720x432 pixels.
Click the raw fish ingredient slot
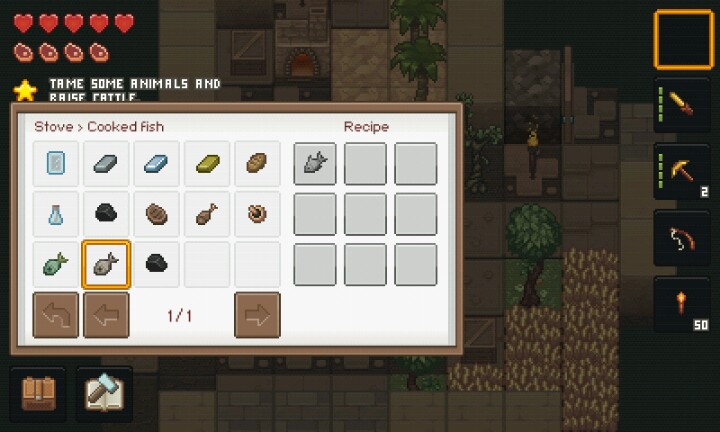click(314, 163)
